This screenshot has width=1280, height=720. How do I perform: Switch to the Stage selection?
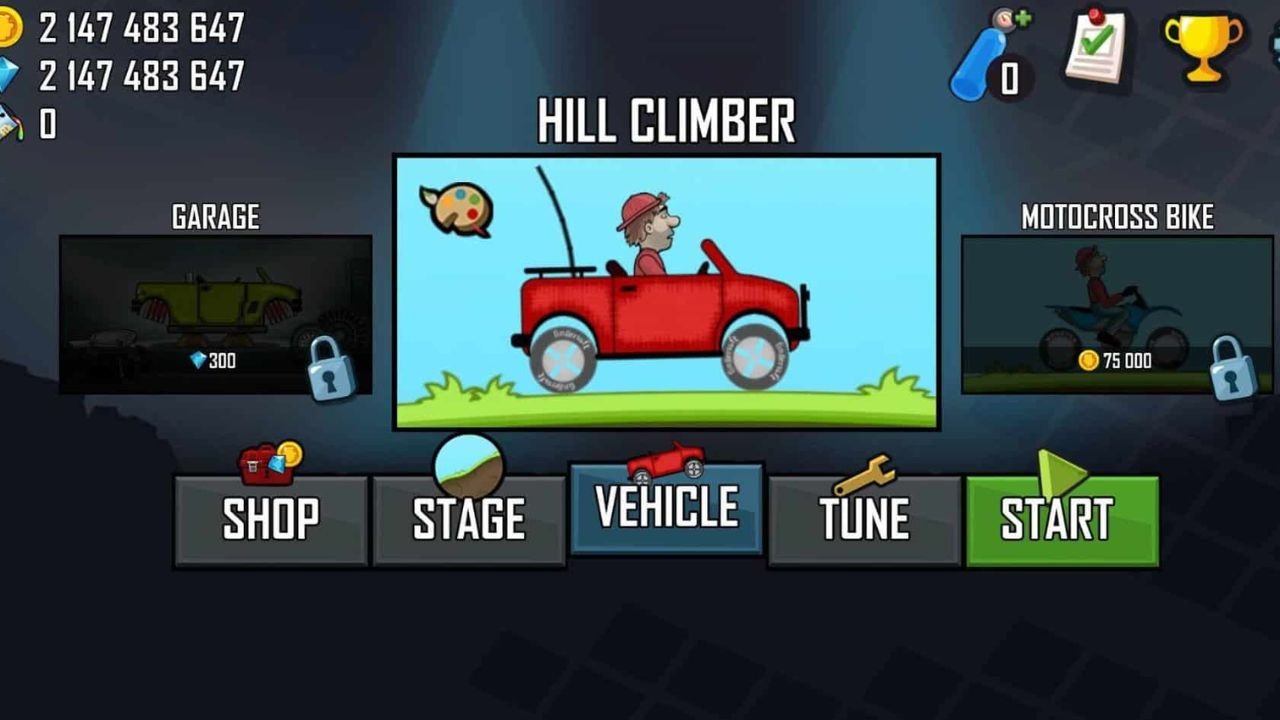tap(469, 520)
